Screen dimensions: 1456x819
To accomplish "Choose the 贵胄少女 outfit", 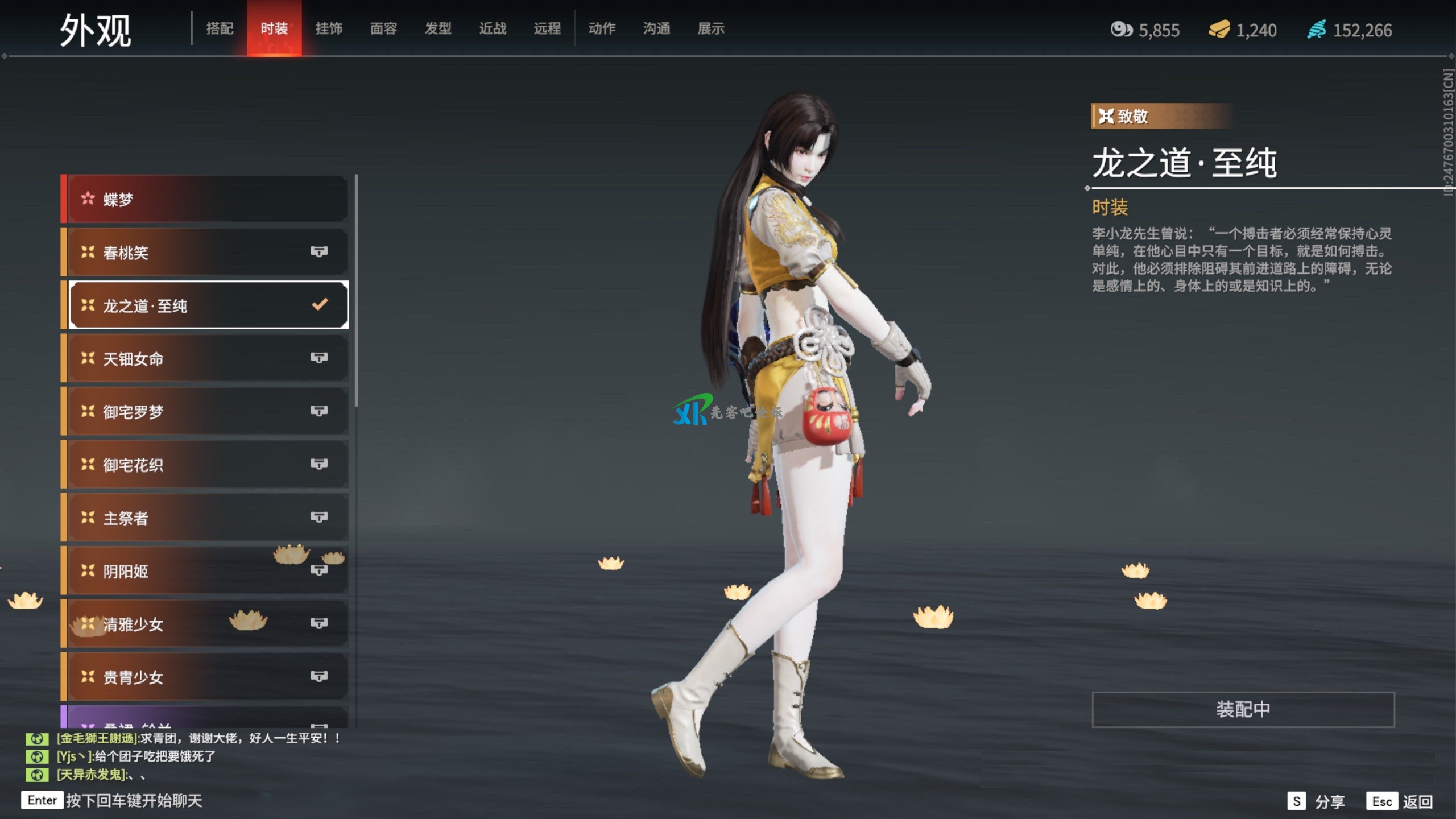I will pyautogui.click(x=205, y=677).
